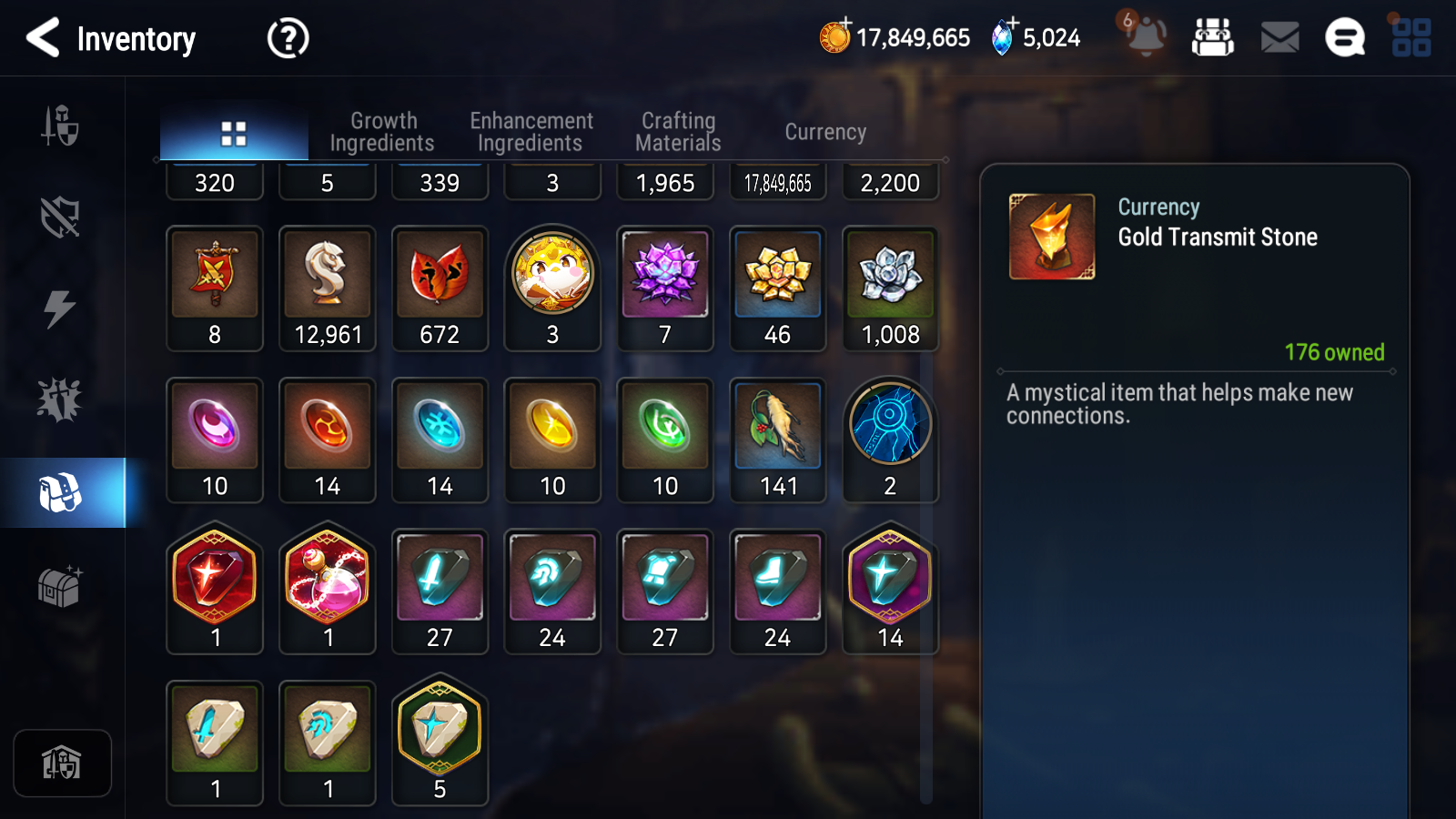Open the Enhancement Ingredients tab

coord(531,132)
